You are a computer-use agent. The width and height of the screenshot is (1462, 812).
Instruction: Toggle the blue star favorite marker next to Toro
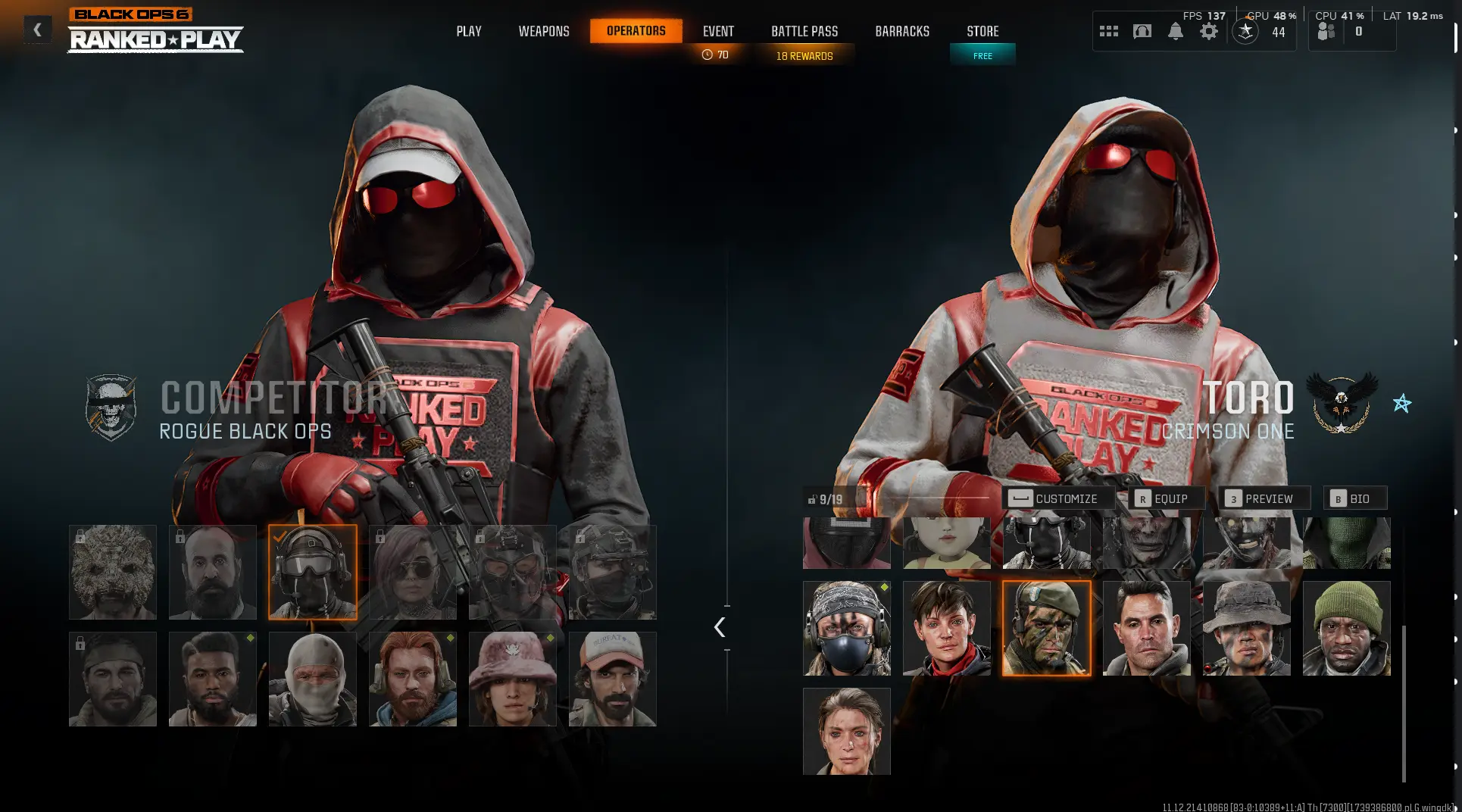(1403, 403)
